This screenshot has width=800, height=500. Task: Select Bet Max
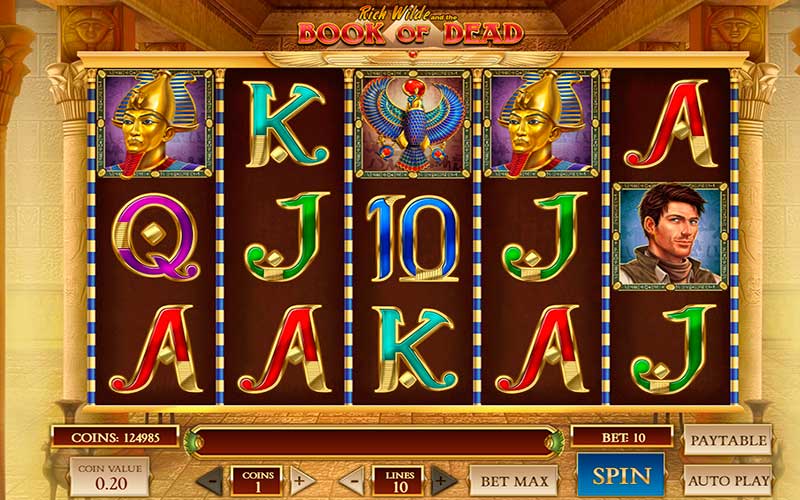pyautogui.click(x=513, y=480)
